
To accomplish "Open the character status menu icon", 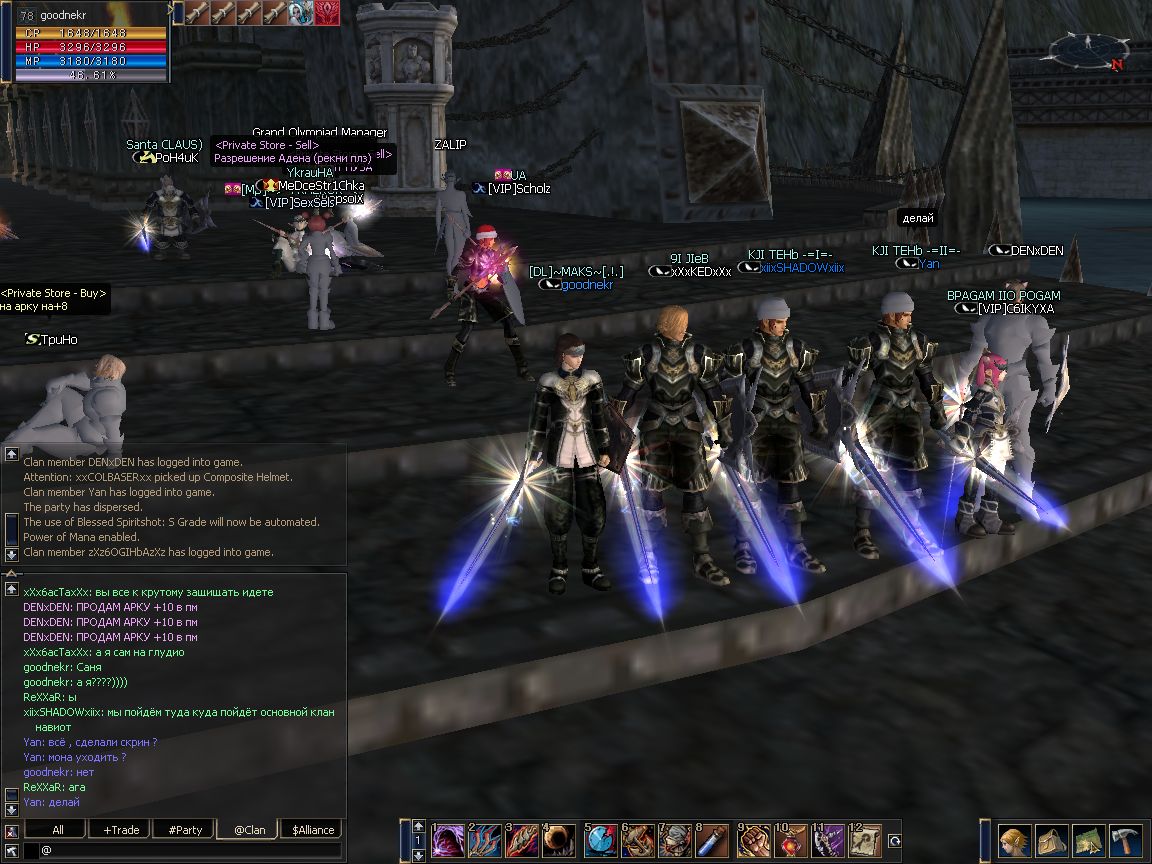I will pyautogui.click(x=1014, y=839).
